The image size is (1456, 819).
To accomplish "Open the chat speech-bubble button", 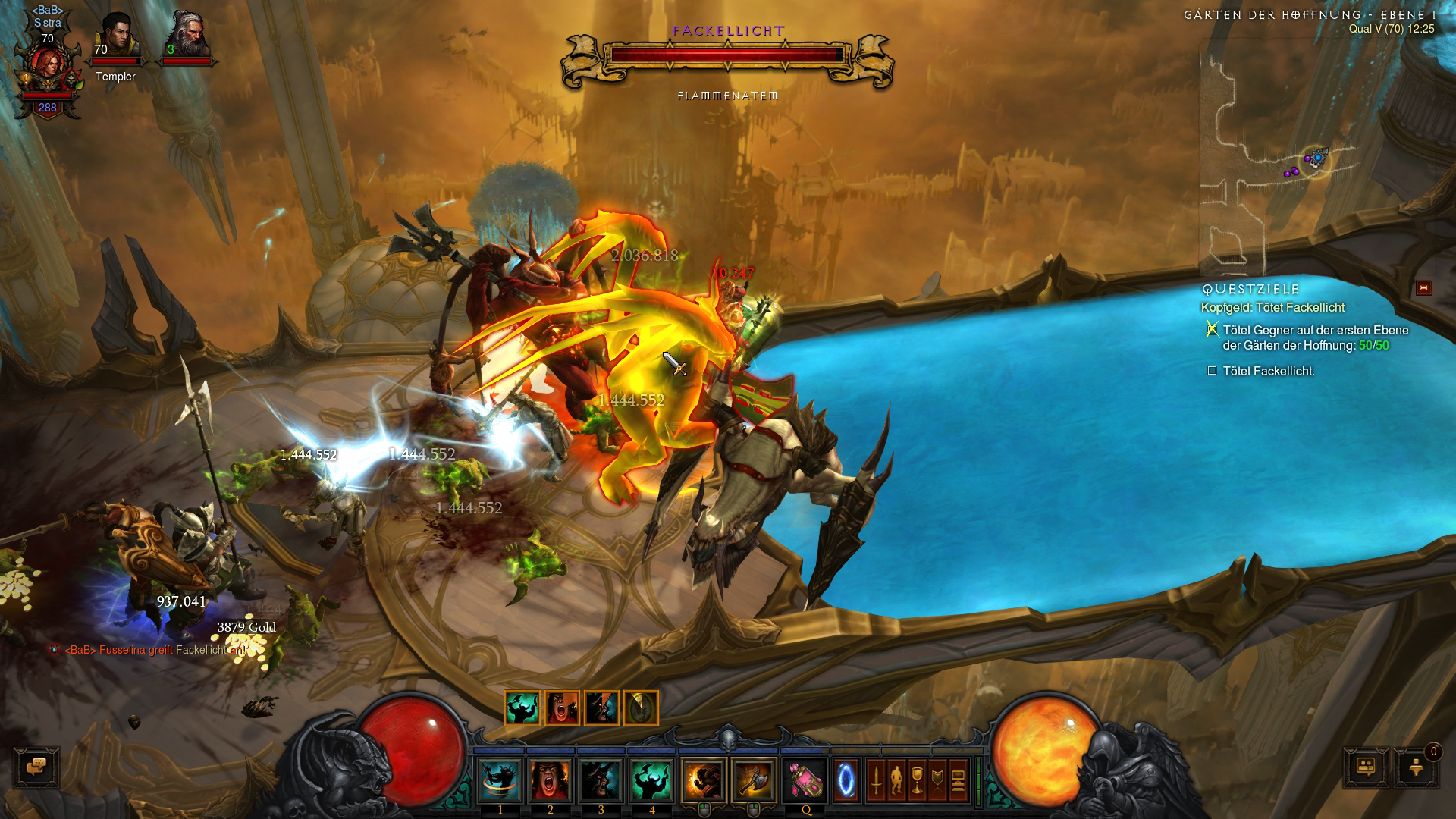I will (36, 767).
